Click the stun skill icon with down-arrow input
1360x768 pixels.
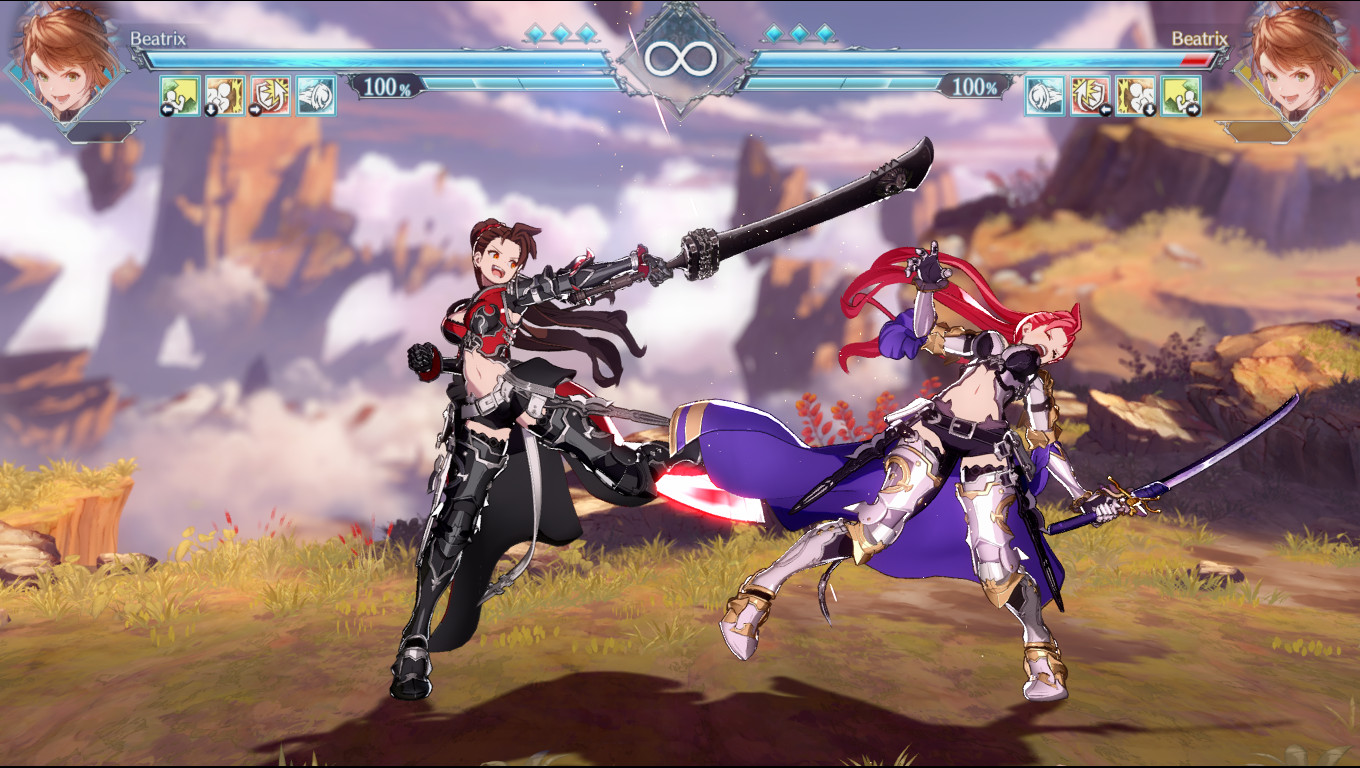[226, 96]
